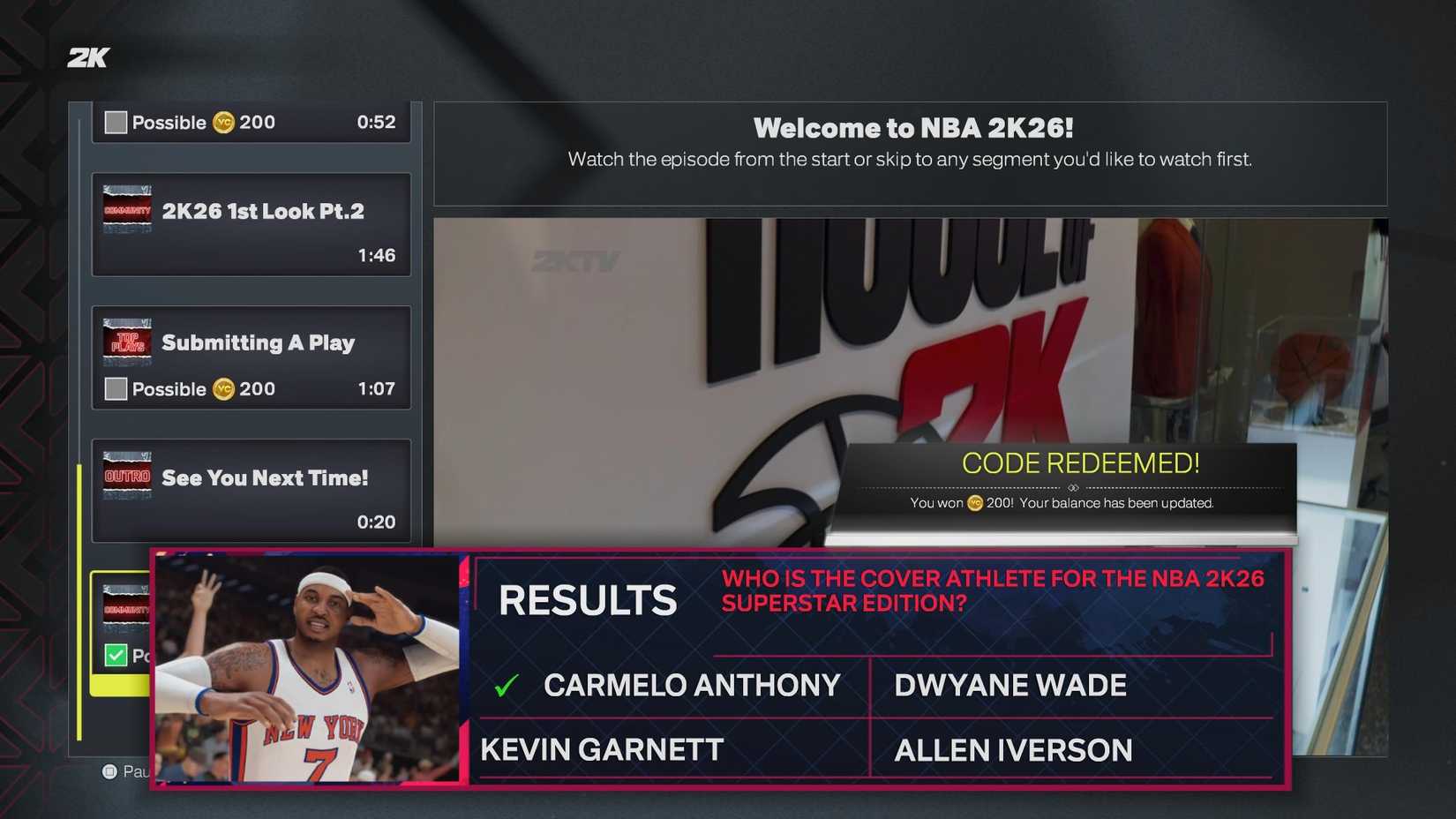This screenshot has width=1456, height=819.
Task: Click the Carmelo Anthony gameplay thumbnail
Action: pyautogui.click(x=307, y=668)
